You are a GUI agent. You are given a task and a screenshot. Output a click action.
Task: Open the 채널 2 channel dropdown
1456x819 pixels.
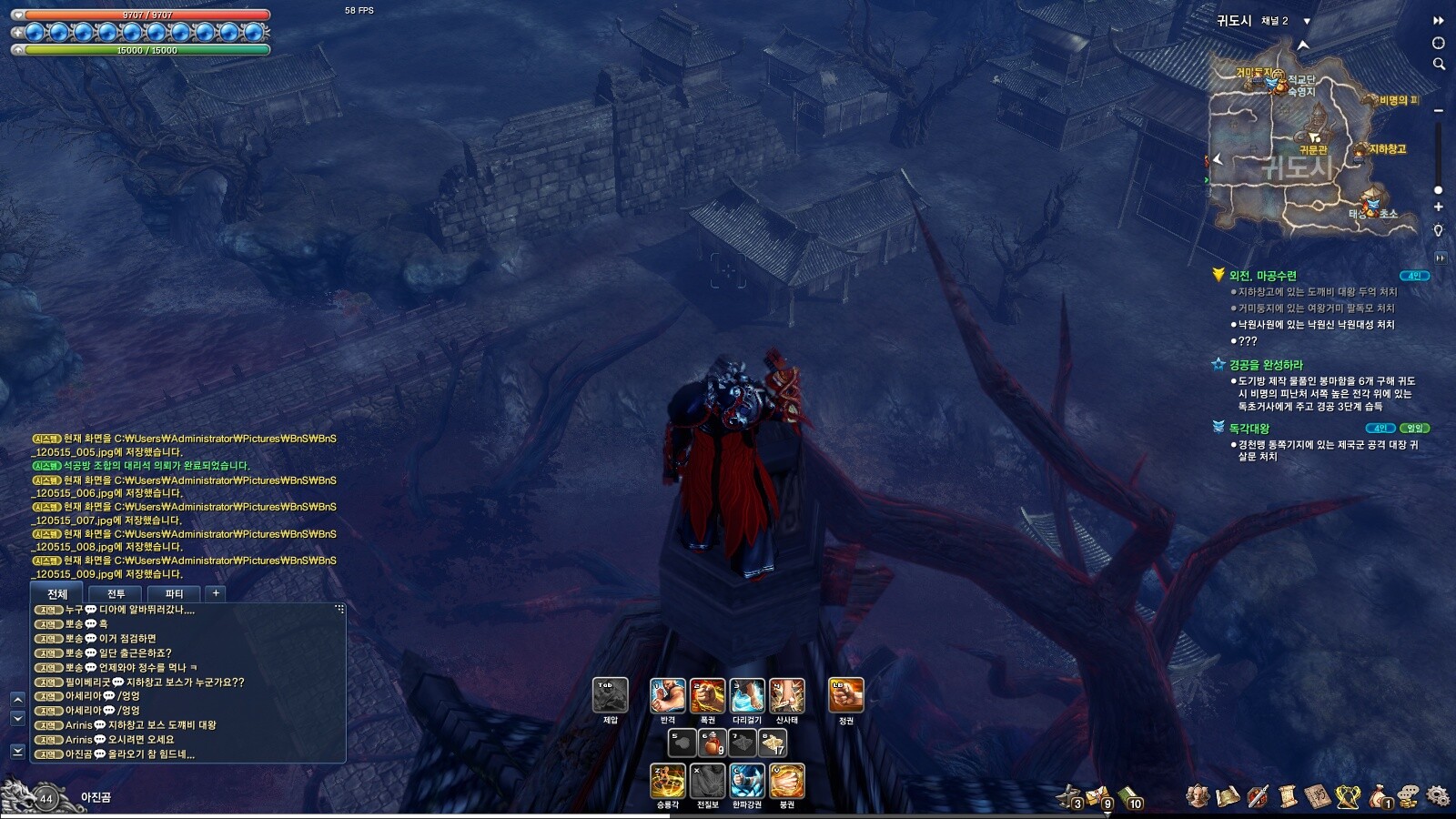[x=1307, y=21]
